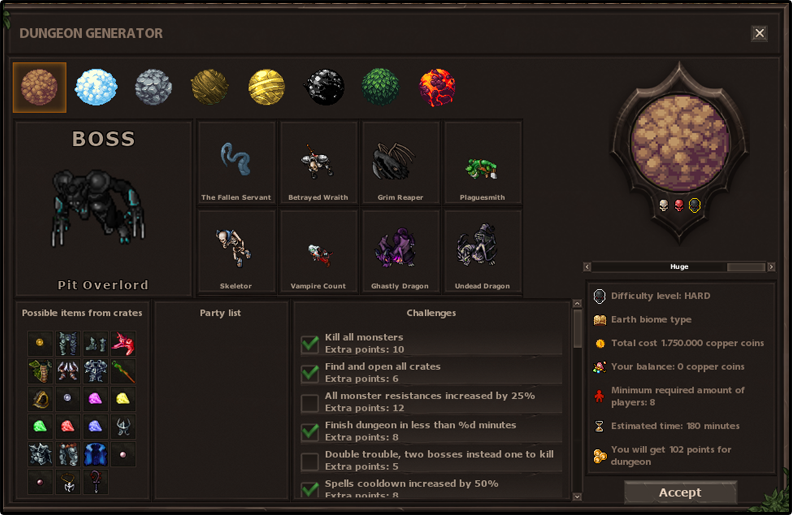
Task: Pick the lava biome orb
Action: [438, 87]
